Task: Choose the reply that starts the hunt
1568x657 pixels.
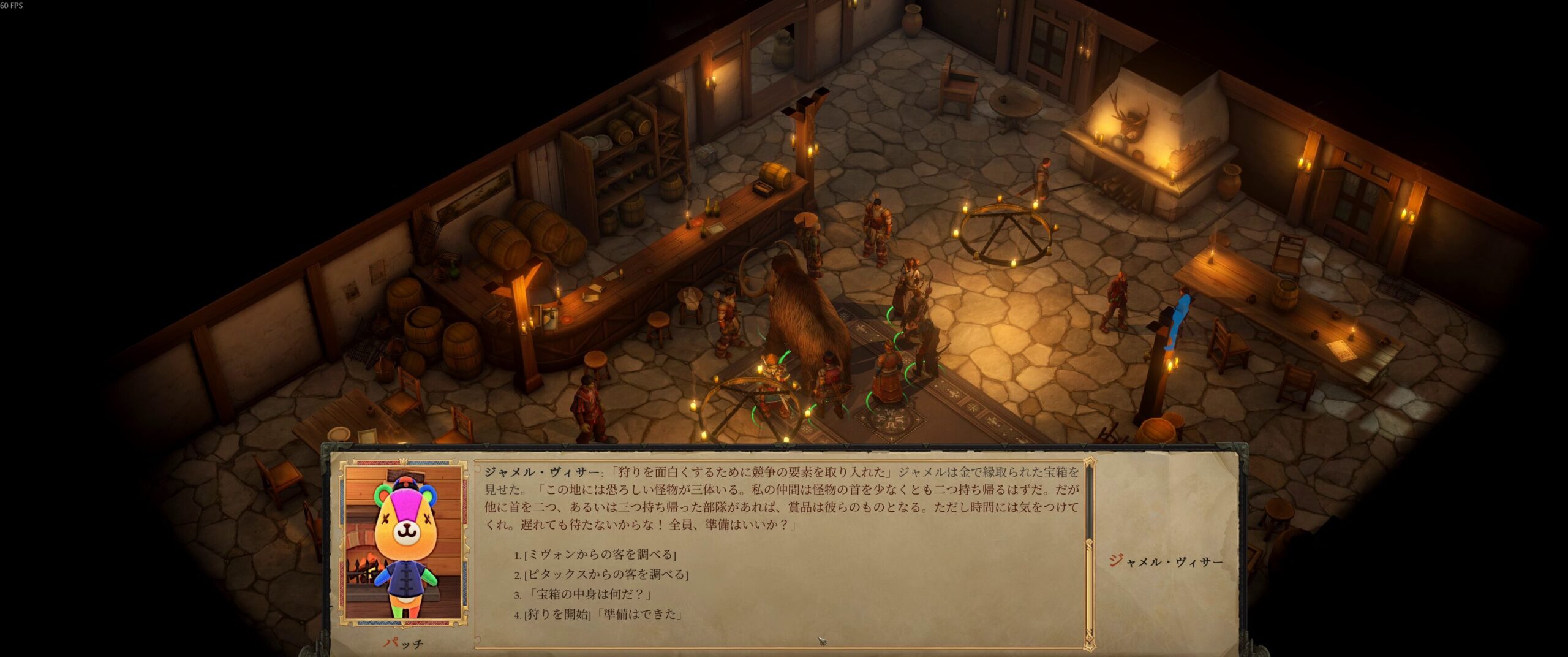Action: (603, 613)
